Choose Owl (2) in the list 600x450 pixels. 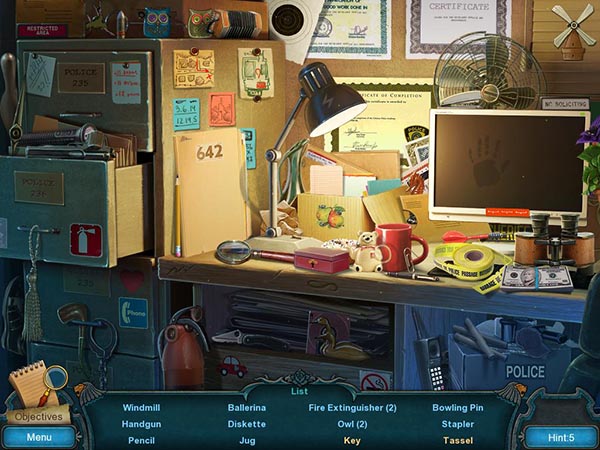coord(352,424)
